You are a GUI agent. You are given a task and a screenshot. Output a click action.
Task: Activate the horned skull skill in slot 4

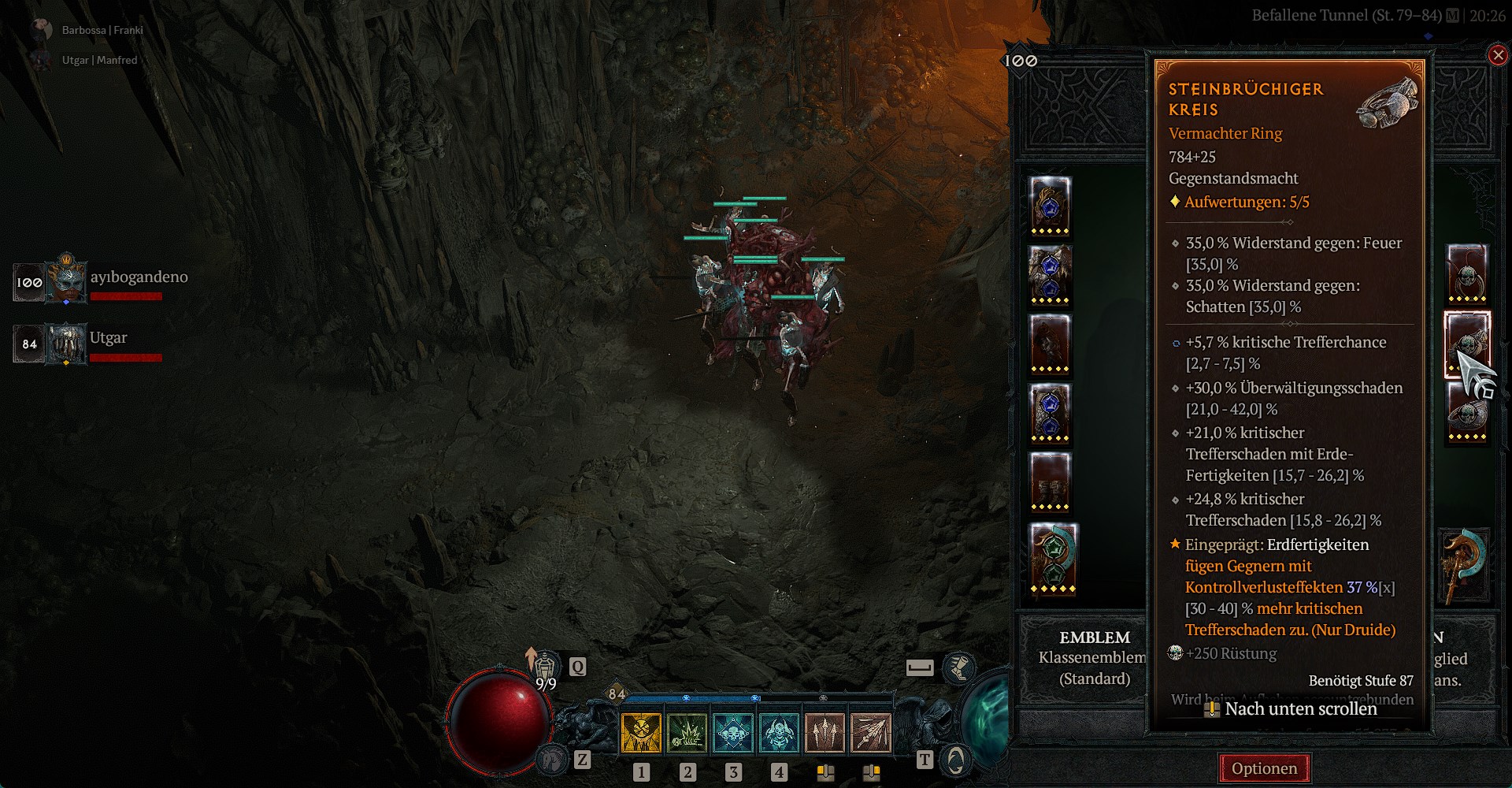pyautogui.click(x=779, y=733)
